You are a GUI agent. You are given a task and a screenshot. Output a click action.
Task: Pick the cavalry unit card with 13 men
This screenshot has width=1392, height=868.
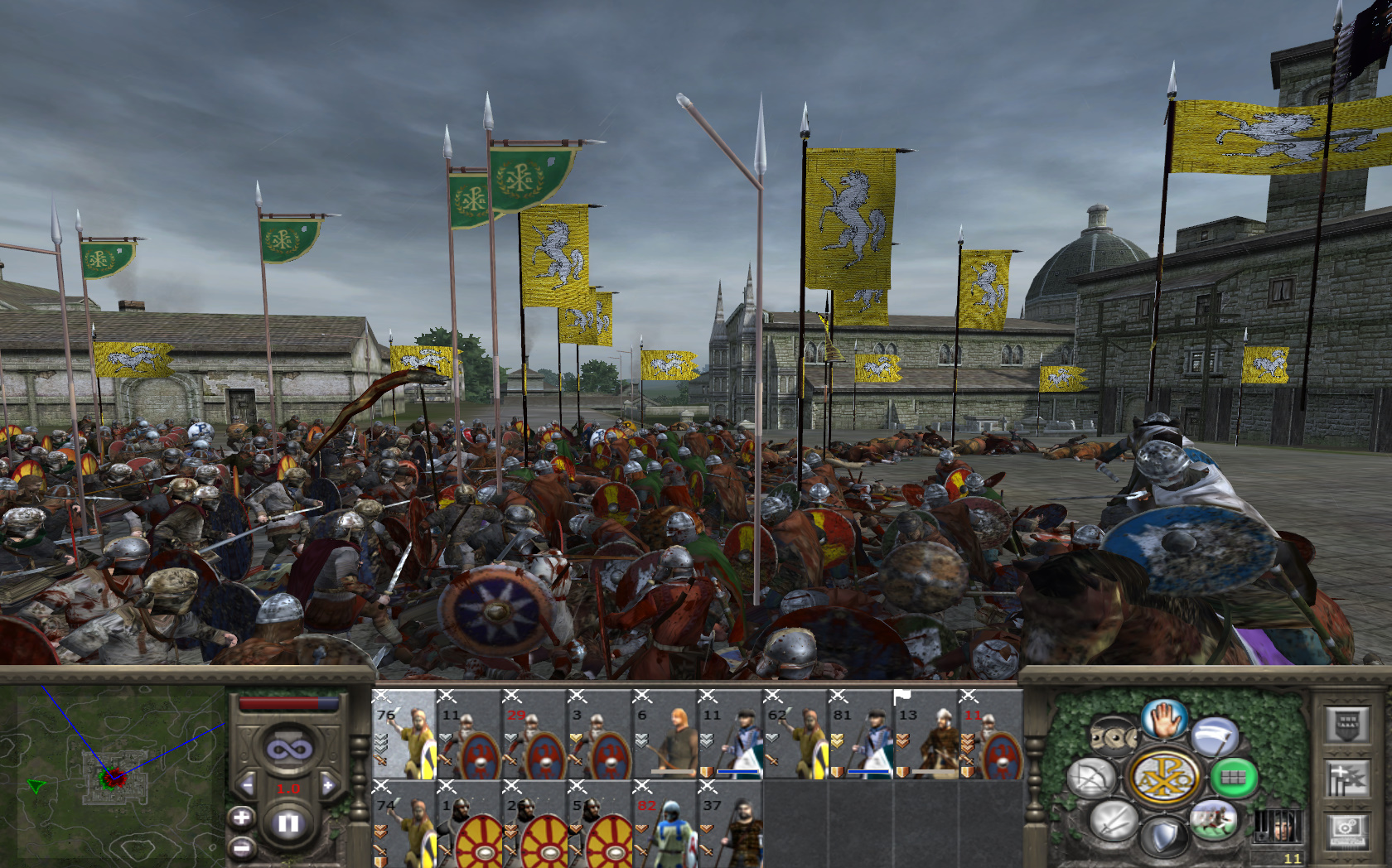pyautogui.click(x=925, y=735)
